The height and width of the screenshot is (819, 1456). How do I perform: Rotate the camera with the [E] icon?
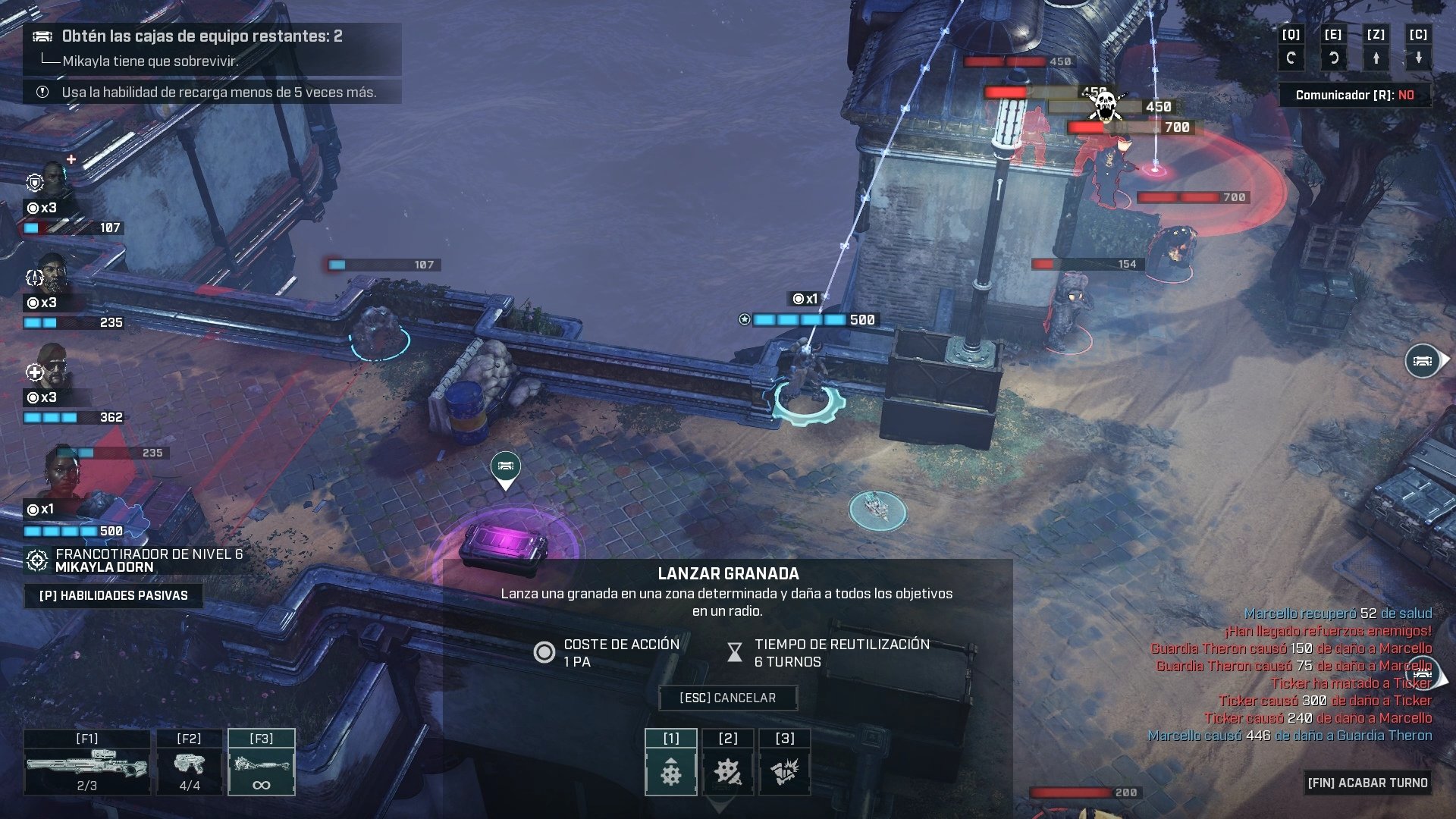(x=1334, y=56)
